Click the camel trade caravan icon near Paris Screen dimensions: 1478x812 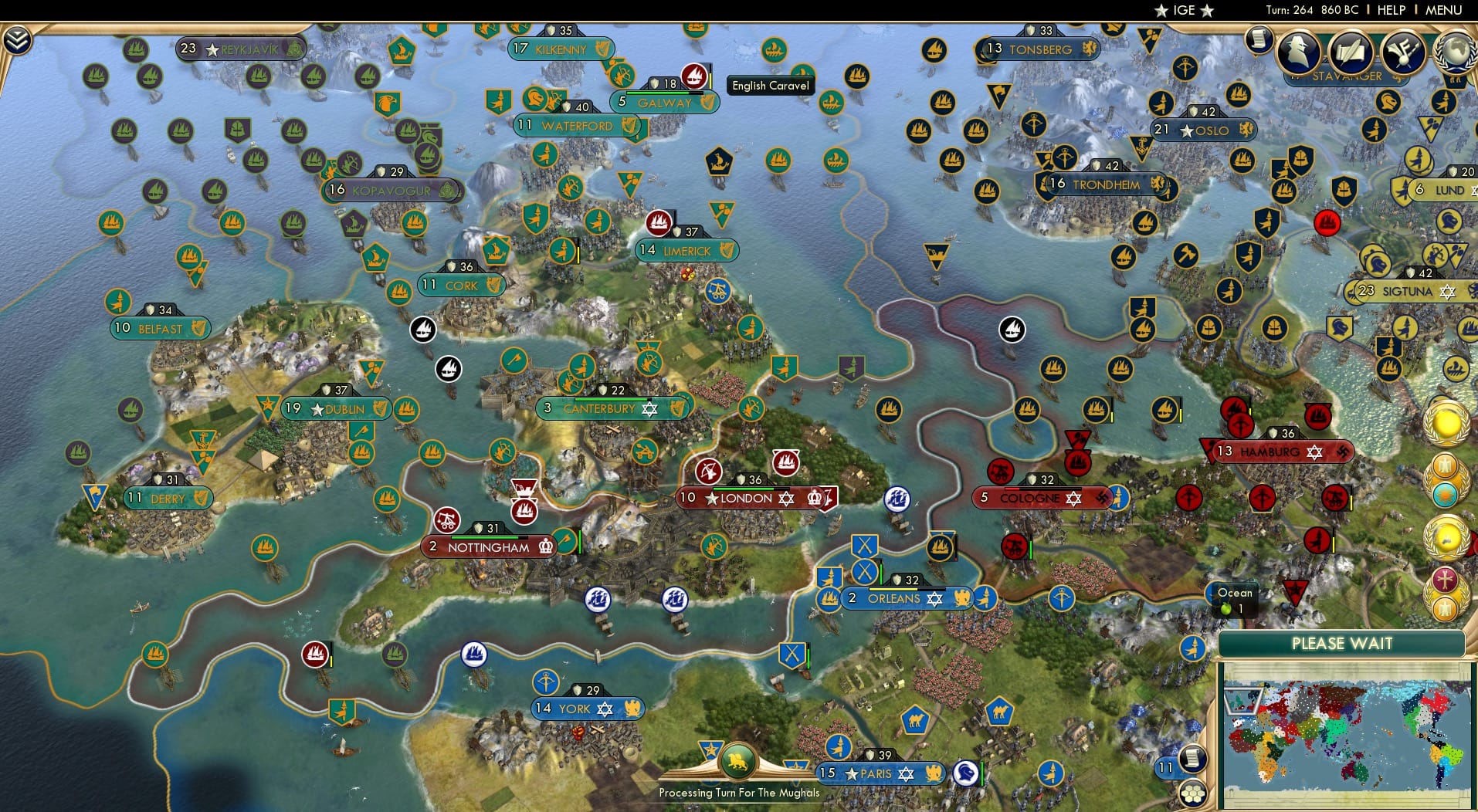click(x=914, y=718)
